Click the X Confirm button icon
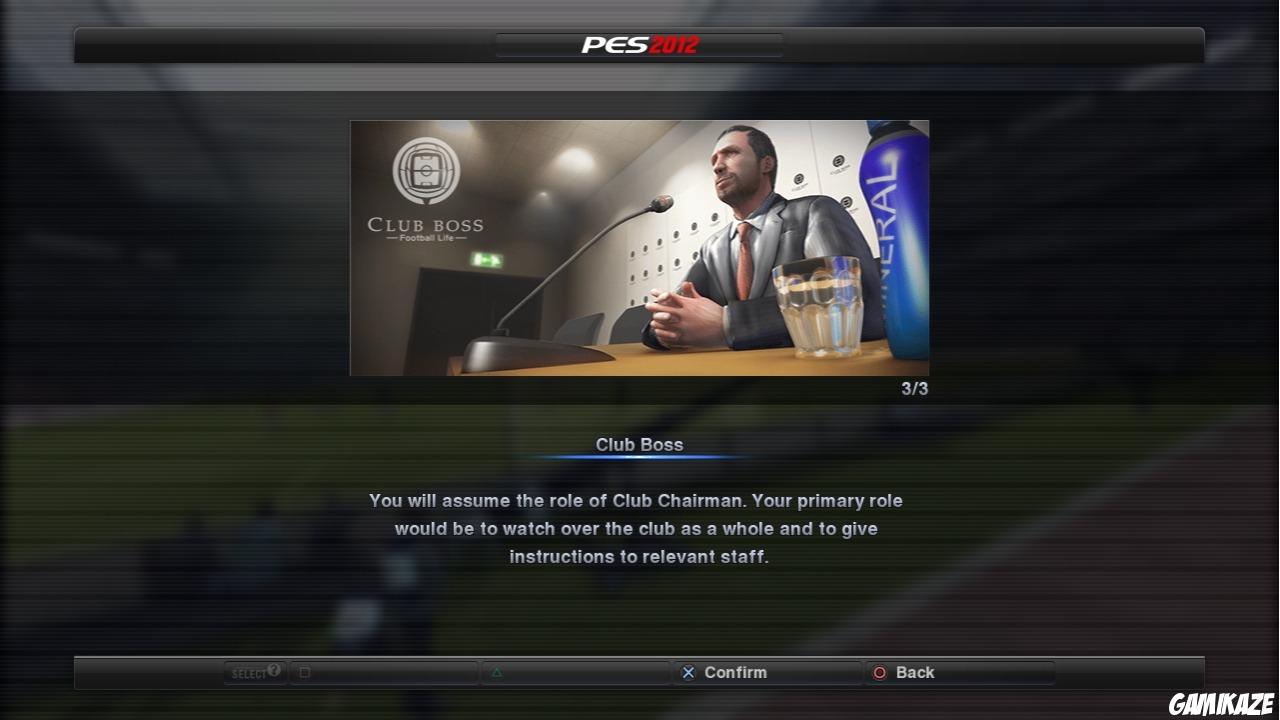The image size is (1280, 720). (688, 672)
